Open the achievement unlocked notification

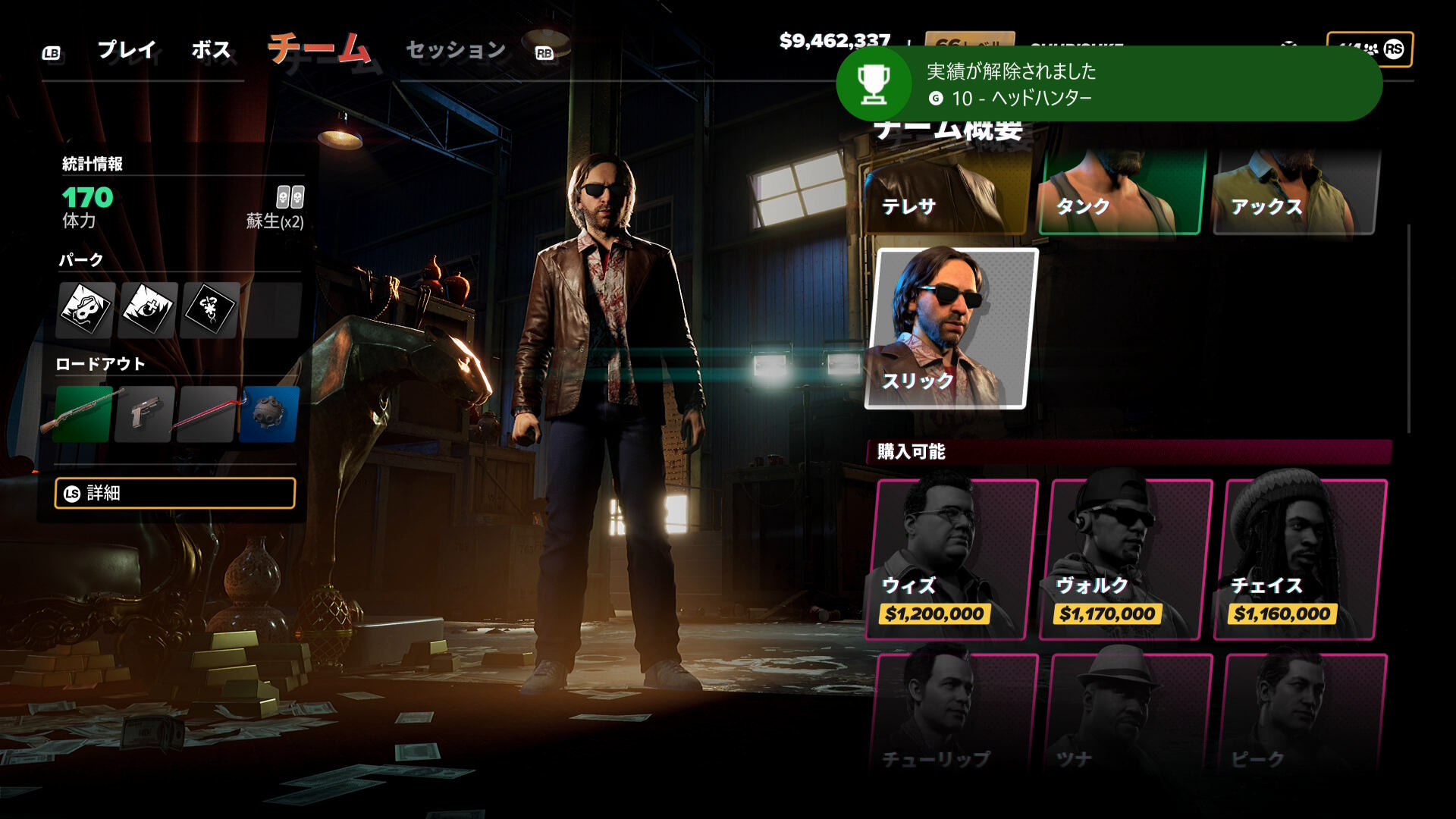point(1109,84)
